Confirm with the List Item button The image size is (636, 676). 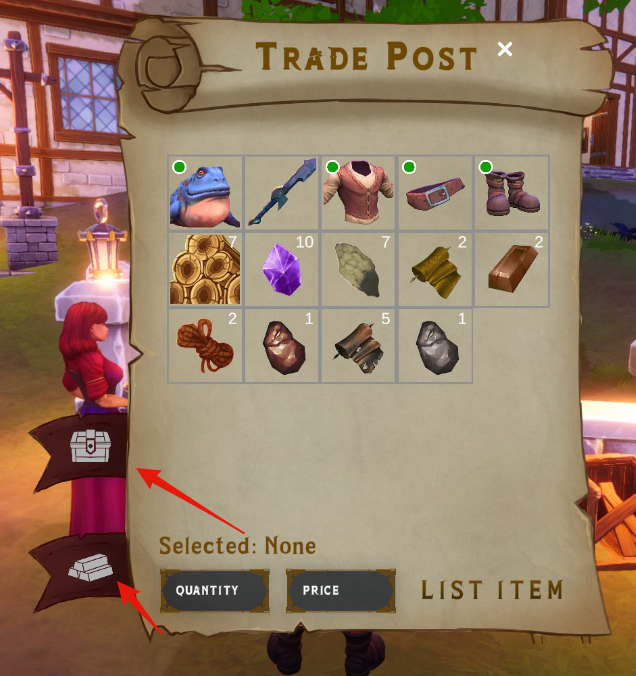492,590
